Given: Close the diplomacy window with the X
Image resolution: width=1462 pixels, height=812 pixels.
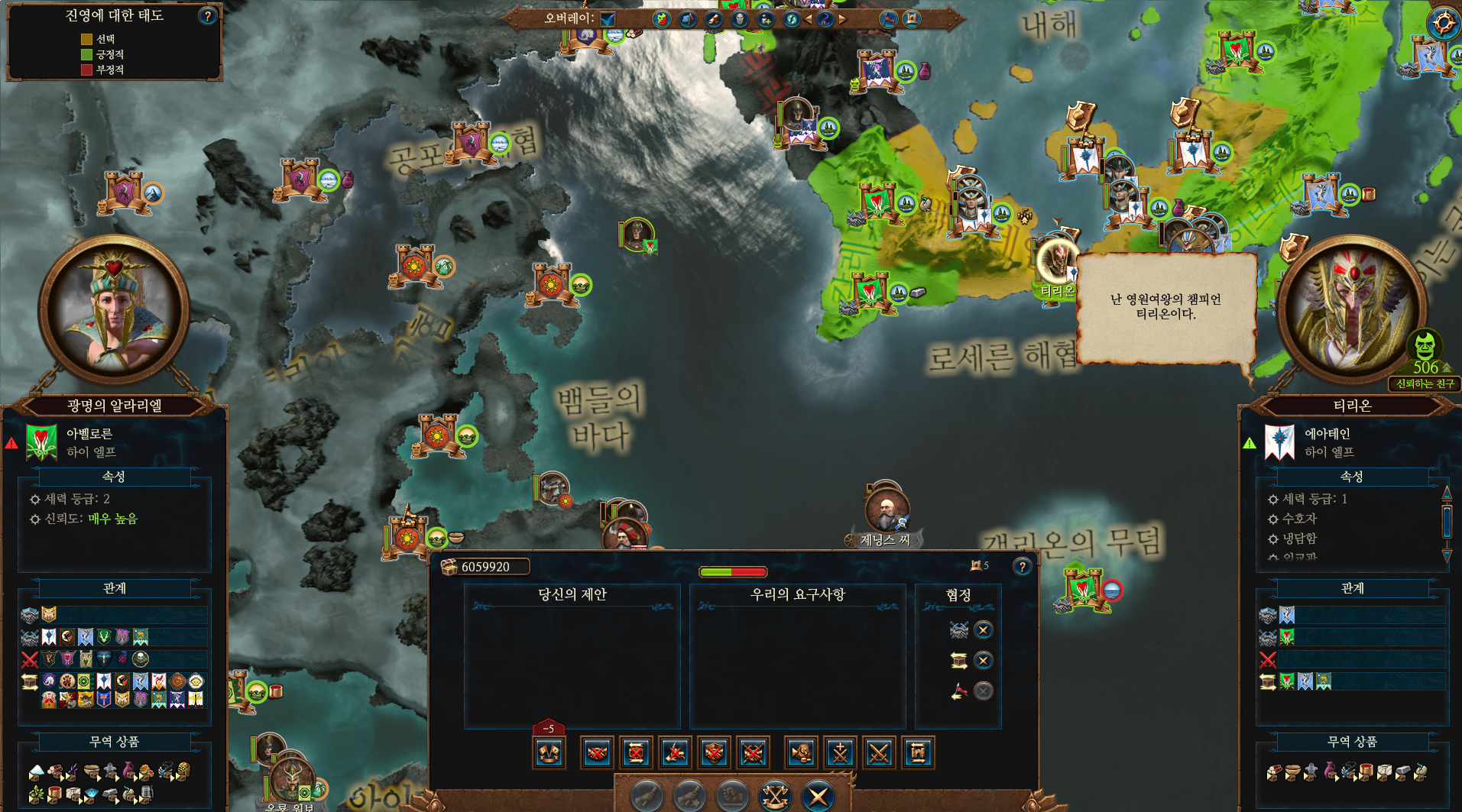Looking at the screenshot, I should coord(819,797).
